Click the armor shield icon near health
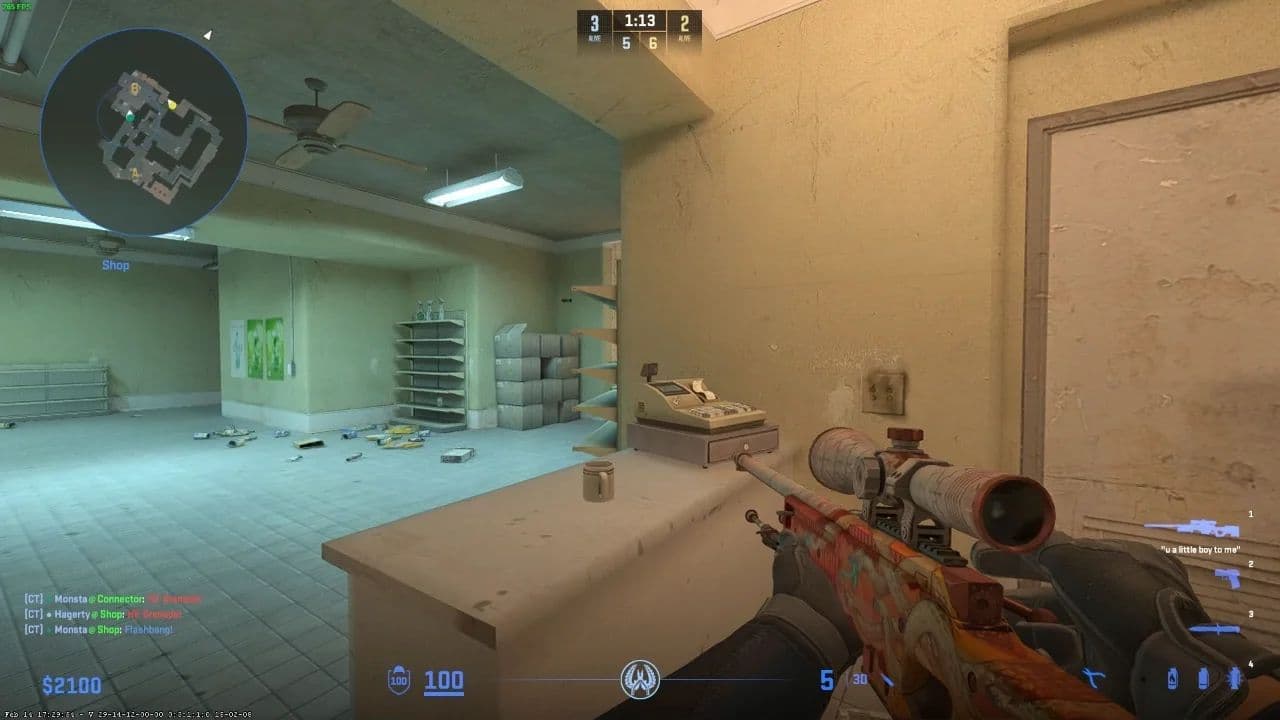Viewport: 1280px width, 720px height. point(396,679)
